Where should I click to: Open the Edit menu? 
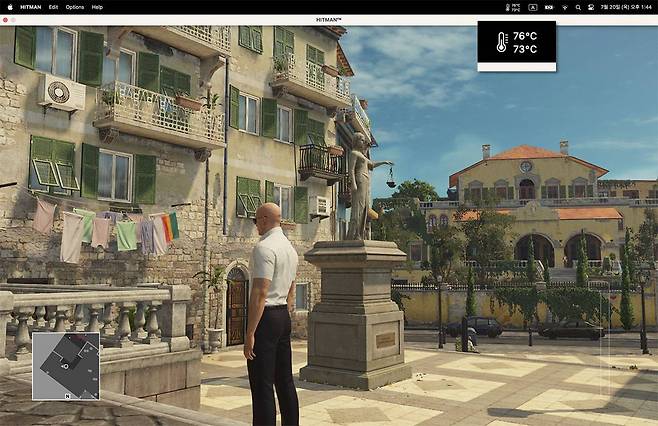[x=53, y=7]
